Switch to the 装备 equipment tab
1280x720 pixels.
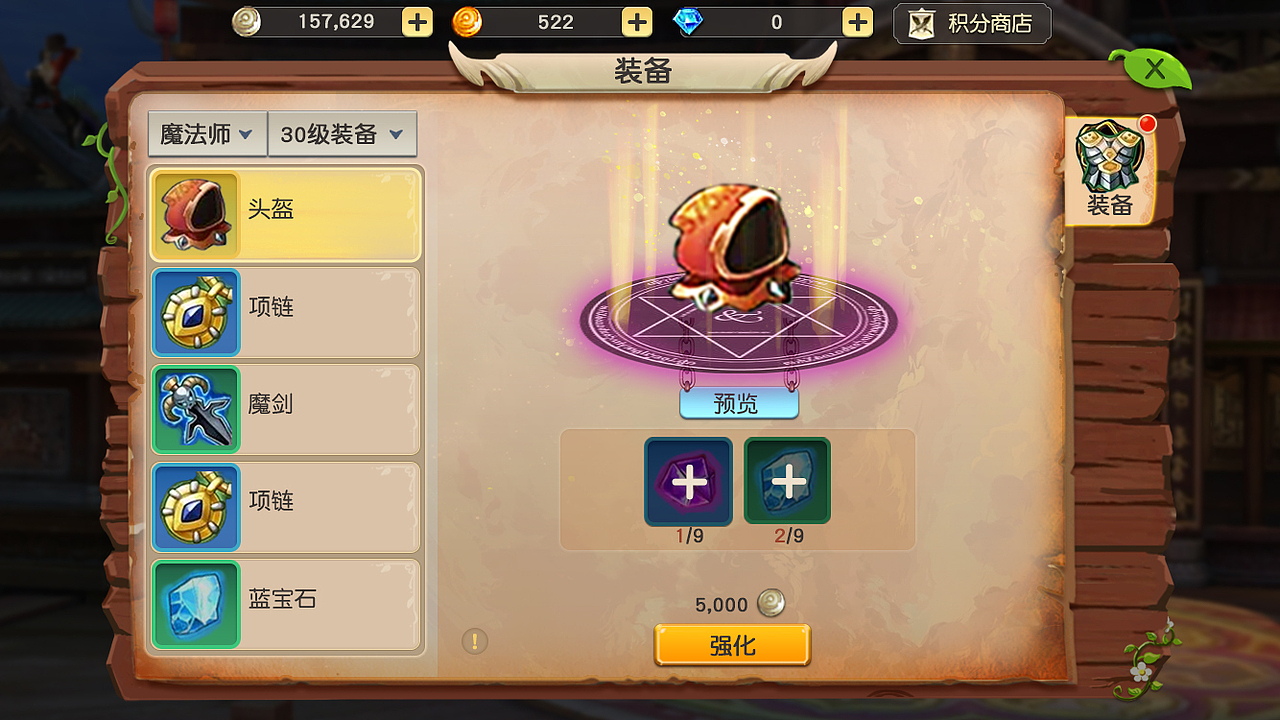[1110, 165]
